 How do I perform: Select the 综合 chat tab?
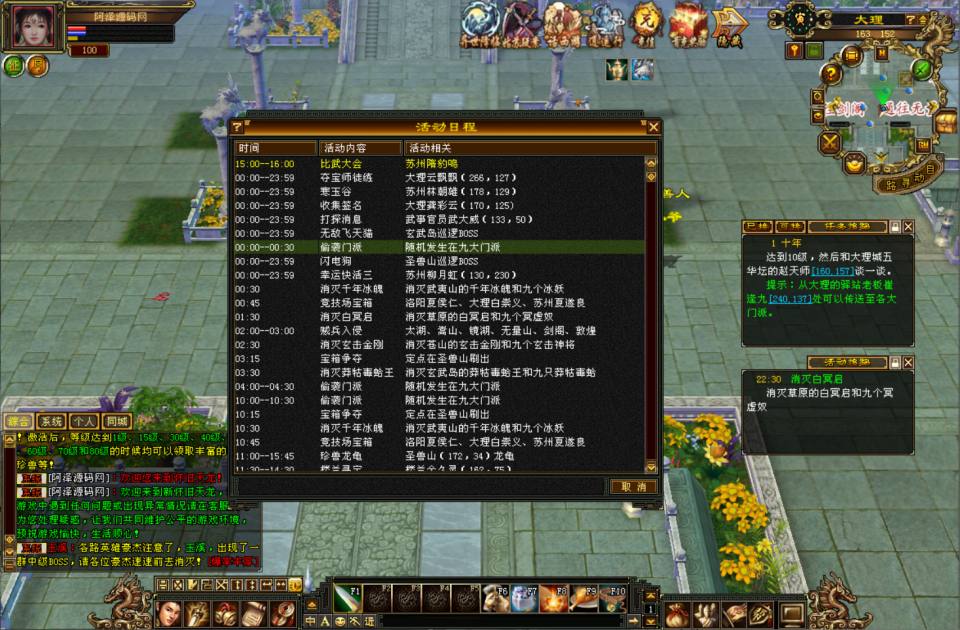[19, 422]
